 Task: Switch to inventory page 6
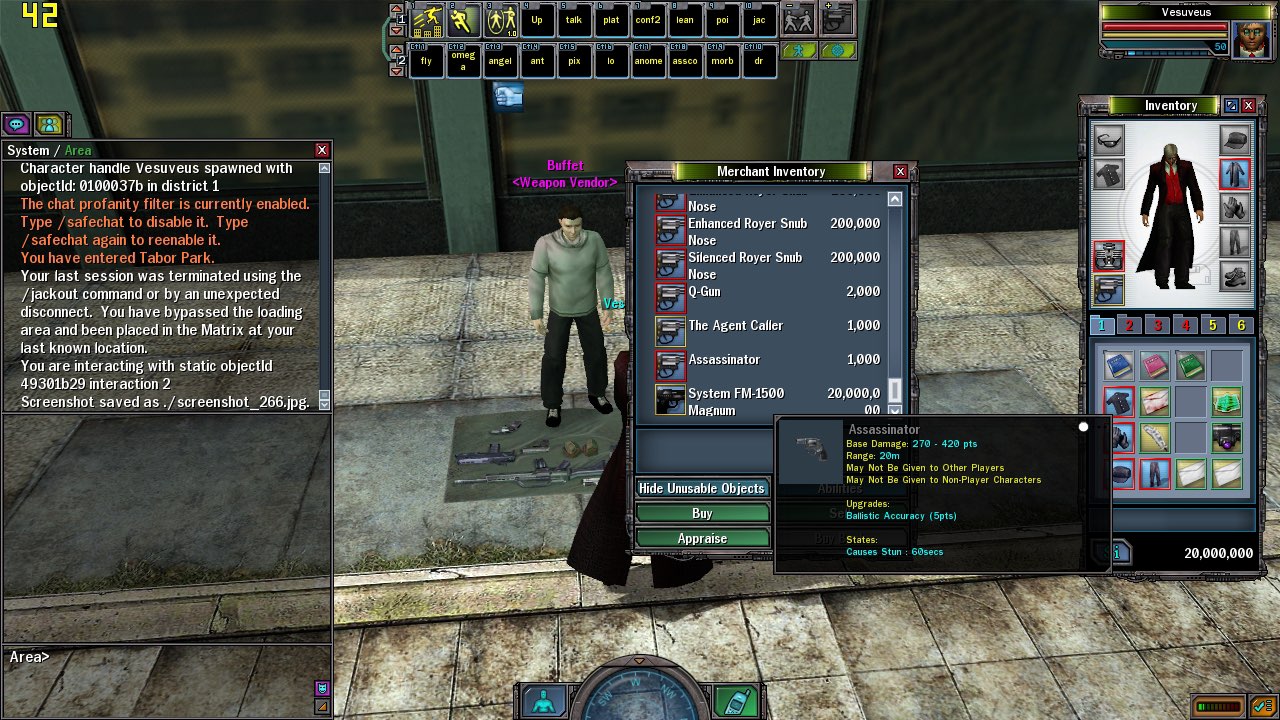point(1241,325)
